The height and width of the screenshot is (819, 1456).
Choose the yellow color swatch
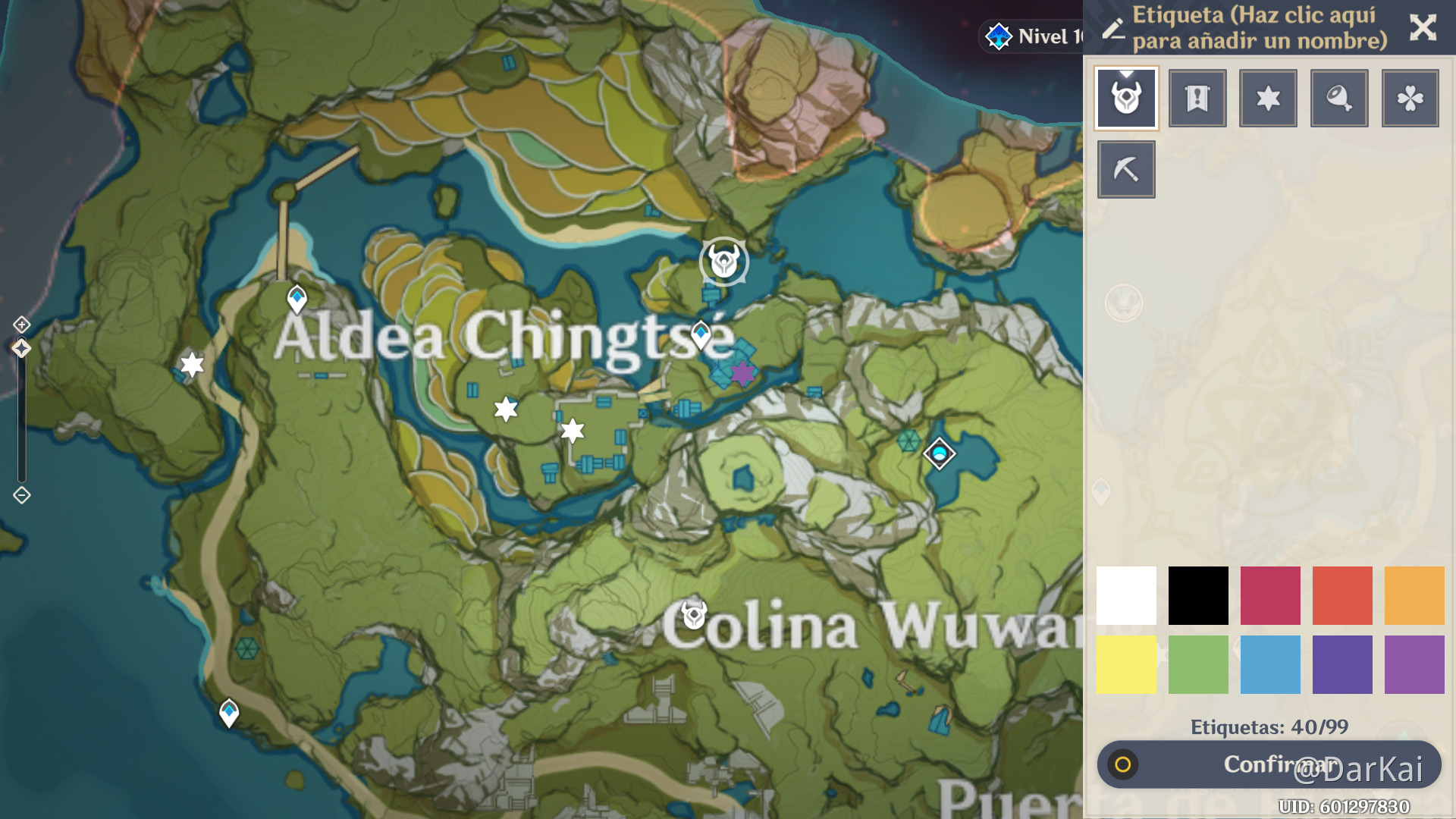(x=1126, y=665)
